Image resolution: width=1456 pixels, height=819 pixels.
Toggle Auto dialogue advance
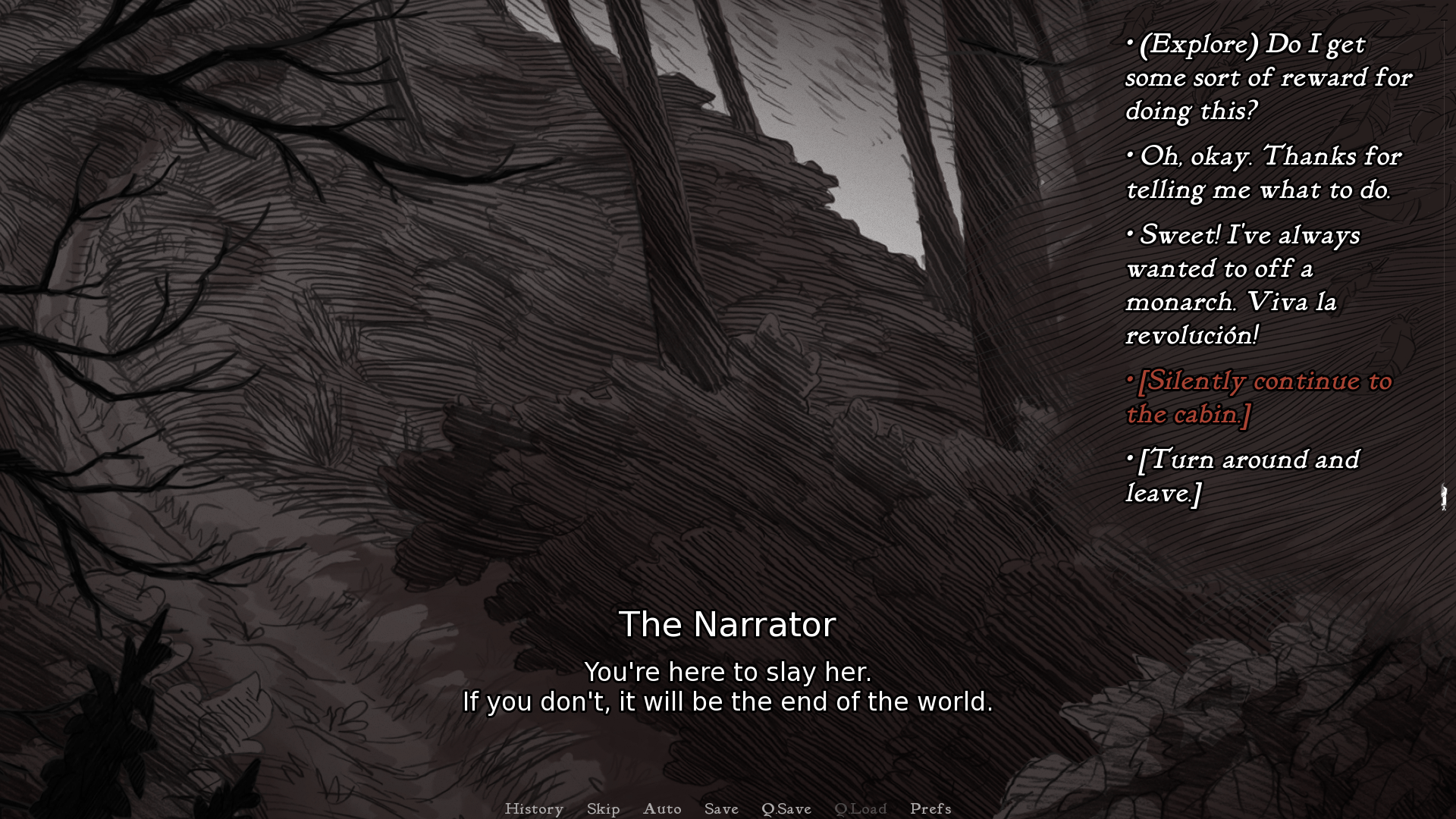[x=662, y=808]
